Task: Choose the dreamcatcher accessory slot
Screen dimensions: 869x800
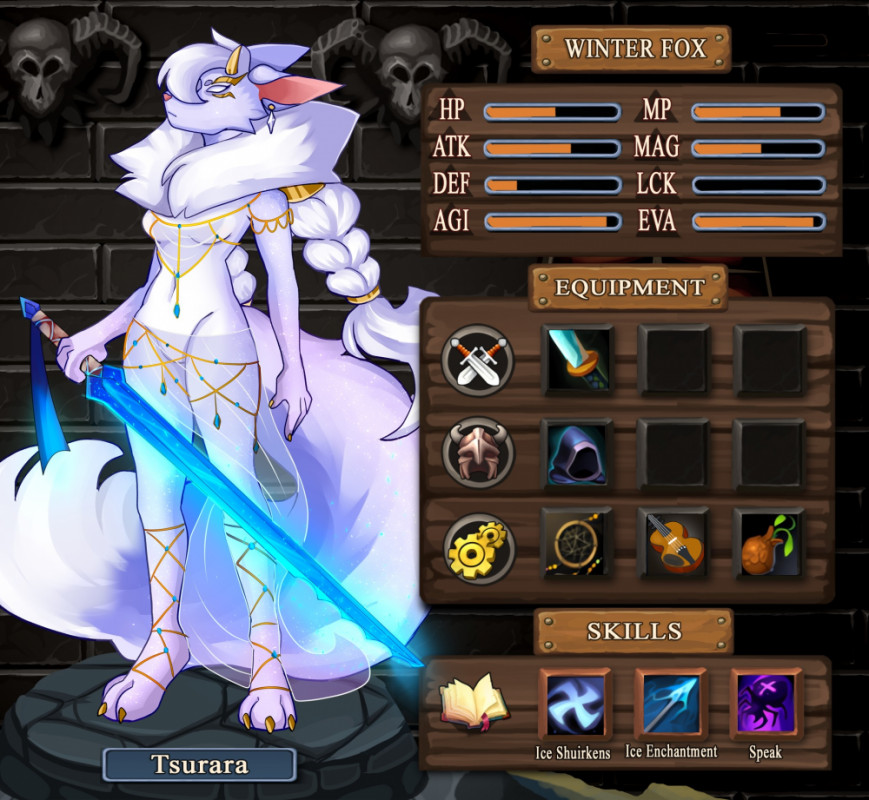Action: 579,544
